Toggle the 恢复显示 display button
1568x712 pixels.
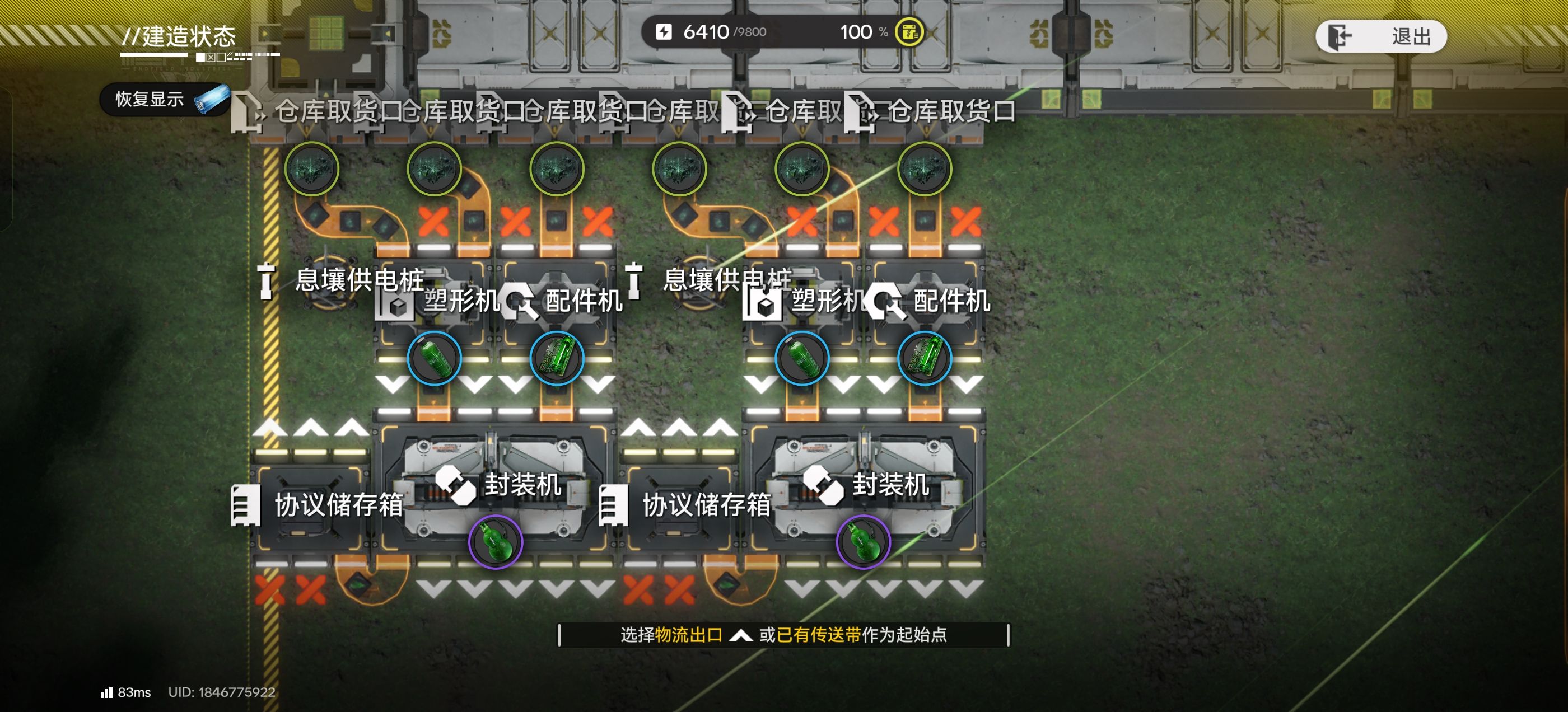coord(164,99)
